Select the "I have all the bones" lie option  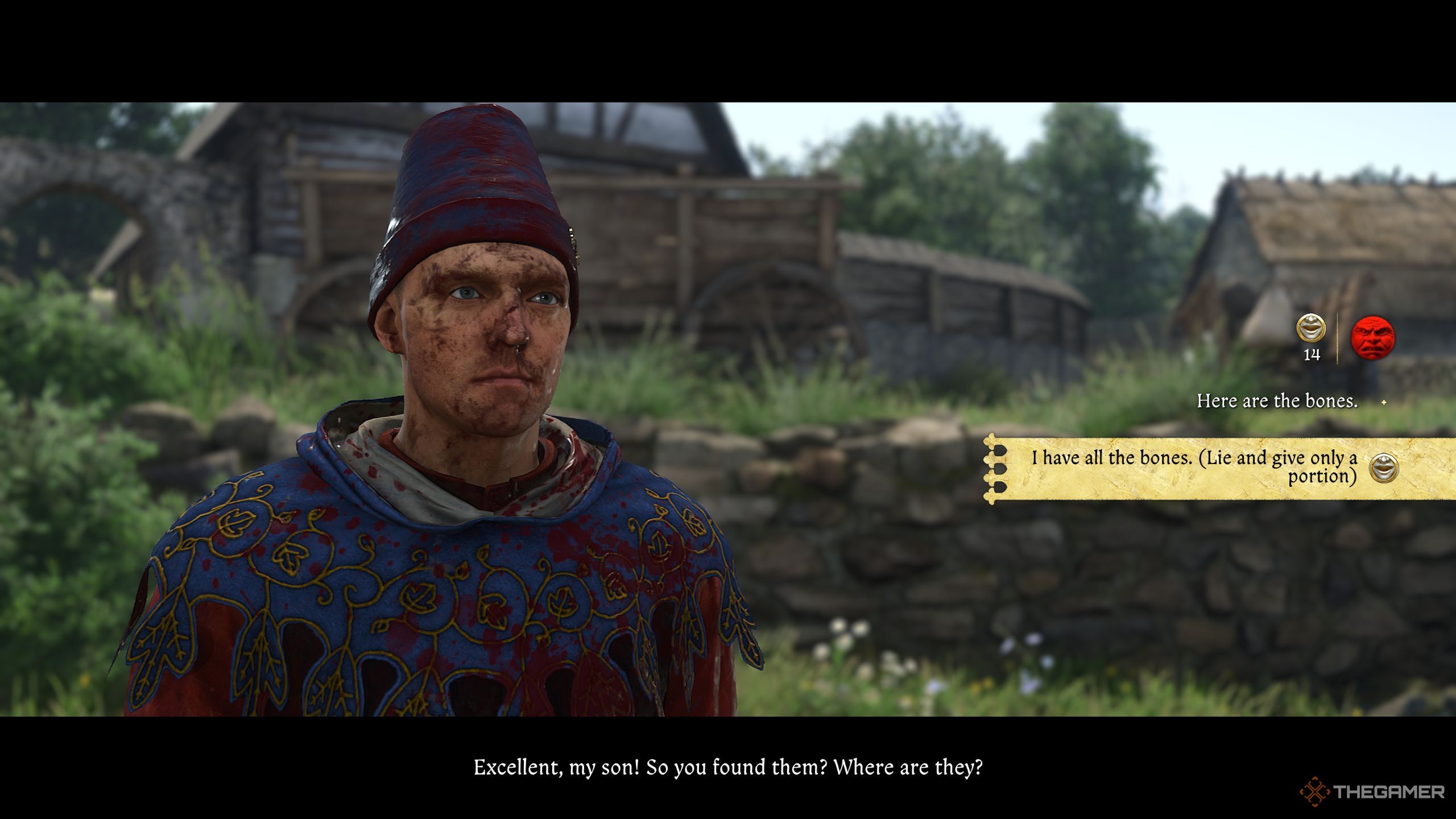(1194, 467)
